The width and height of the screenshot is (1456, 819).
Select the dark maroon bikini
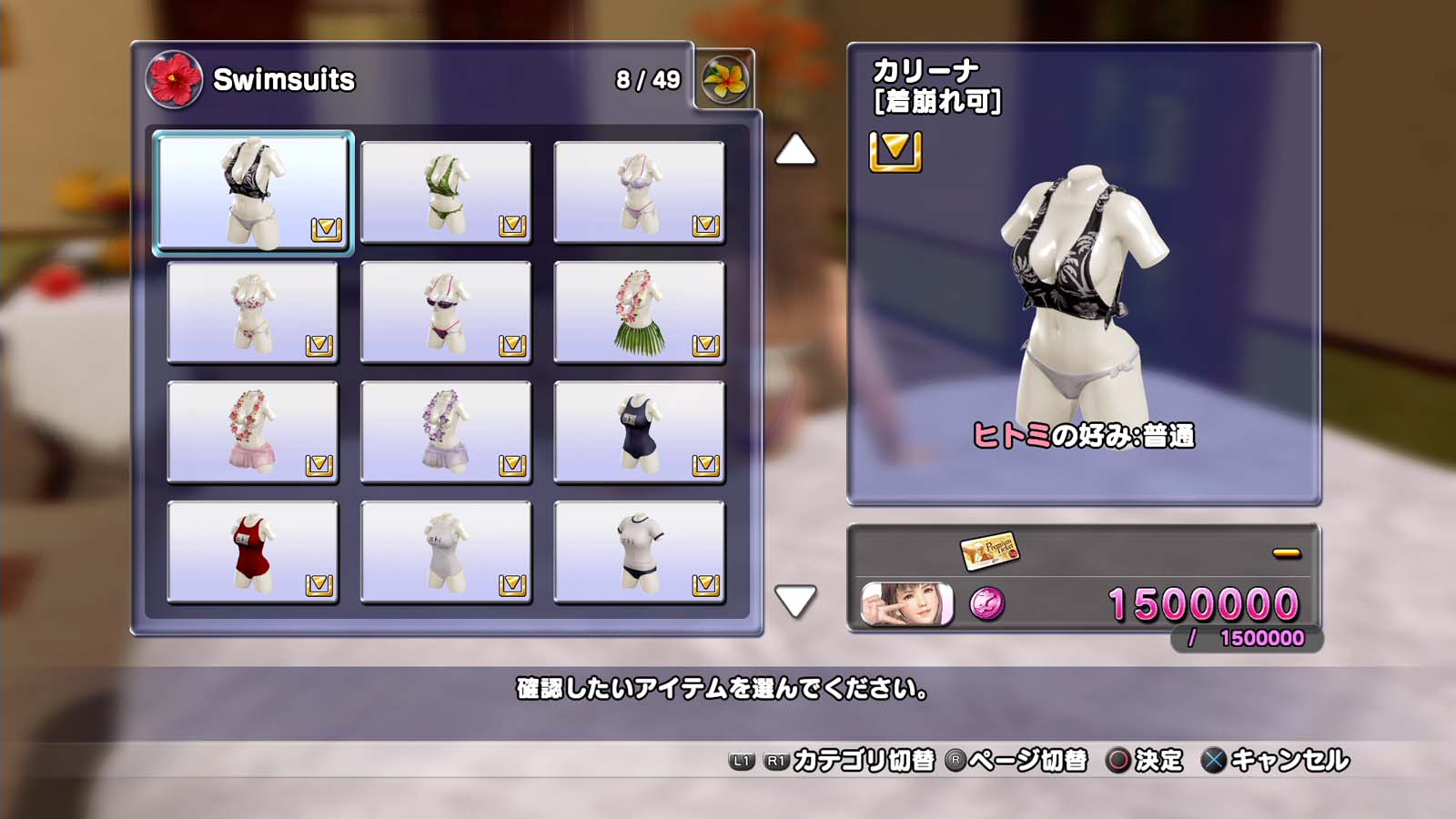[446, 312]
